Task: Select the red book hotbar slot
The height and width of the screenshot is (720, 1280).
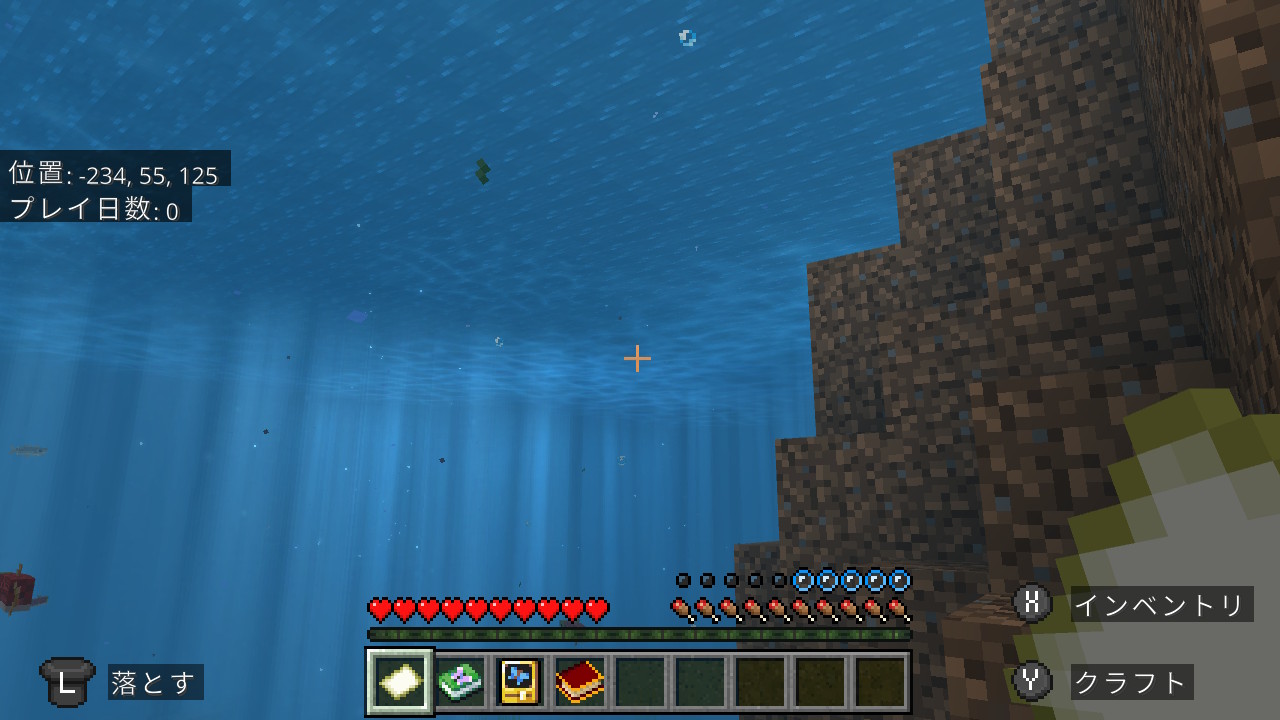Action: click(x=580, y=682)
